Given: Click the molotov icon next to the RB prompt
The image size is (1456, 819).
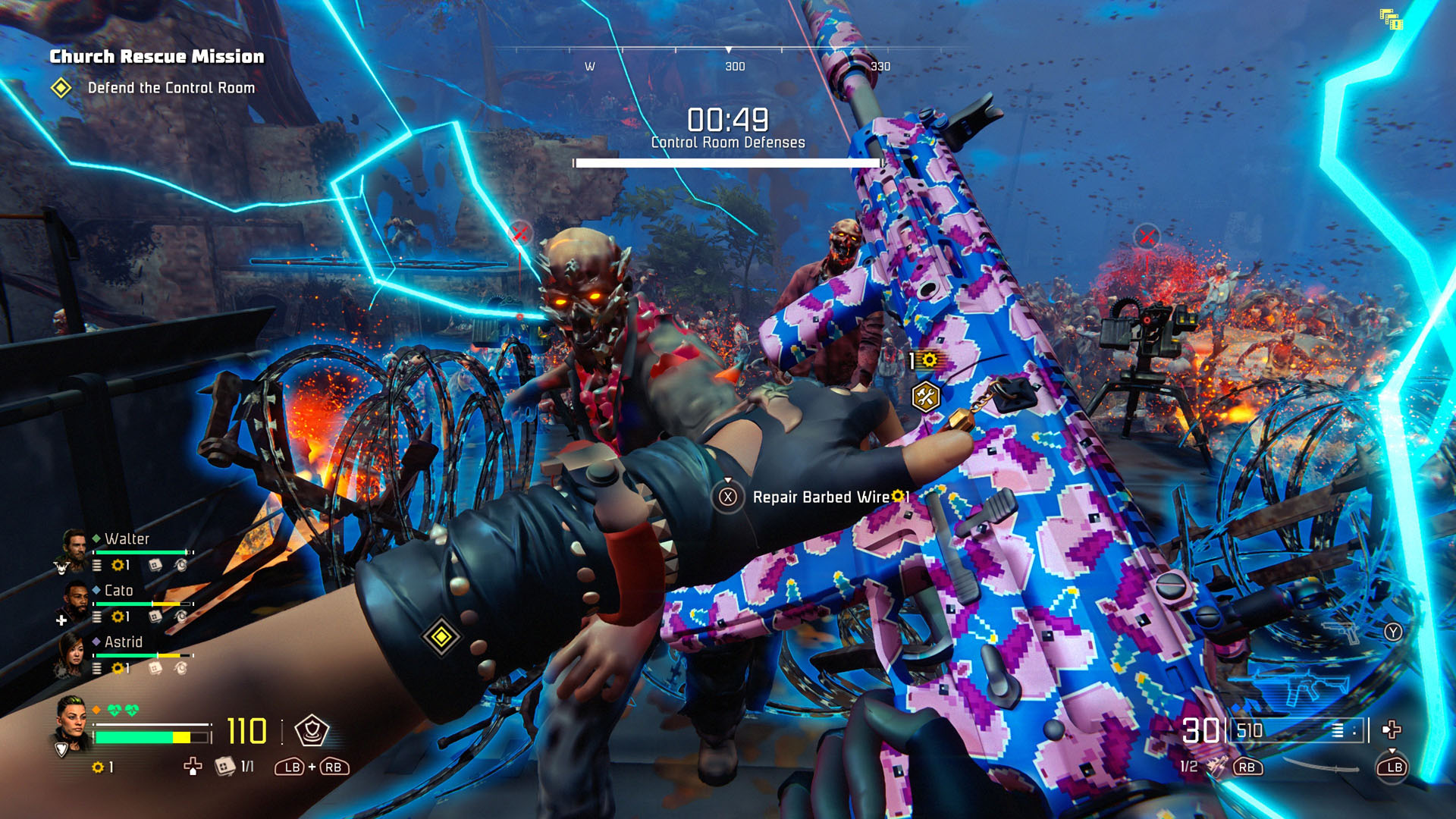Looking at the screenshot, I should coord(1216,767).
